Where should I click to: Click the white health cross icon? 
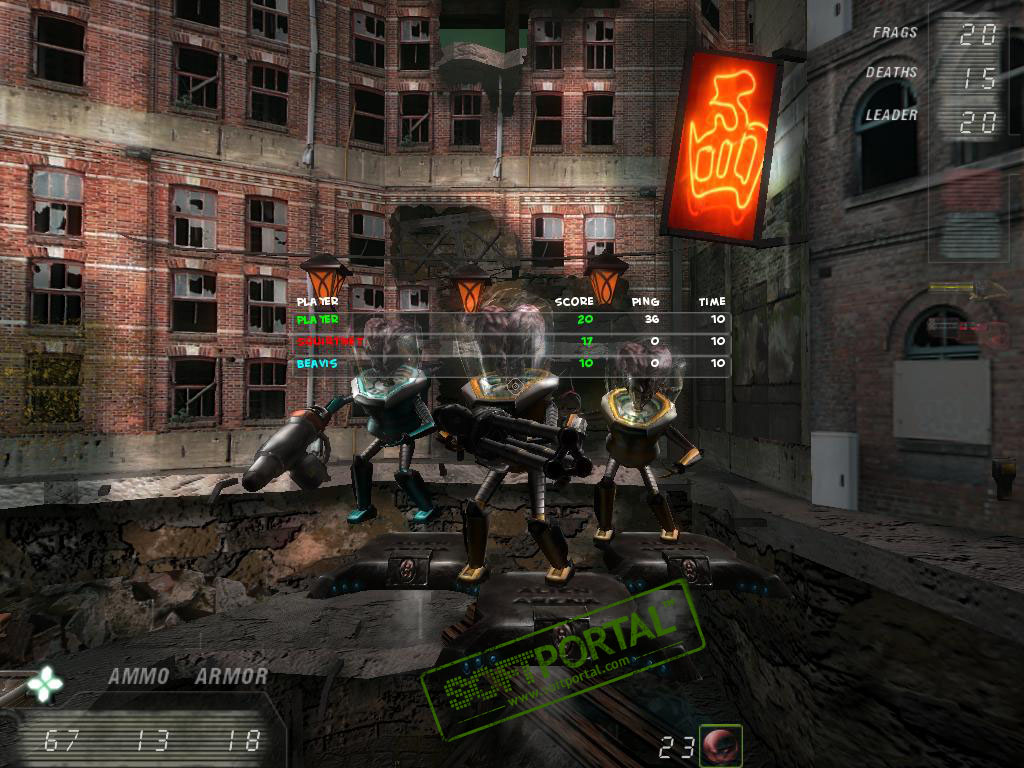point(45,684)
